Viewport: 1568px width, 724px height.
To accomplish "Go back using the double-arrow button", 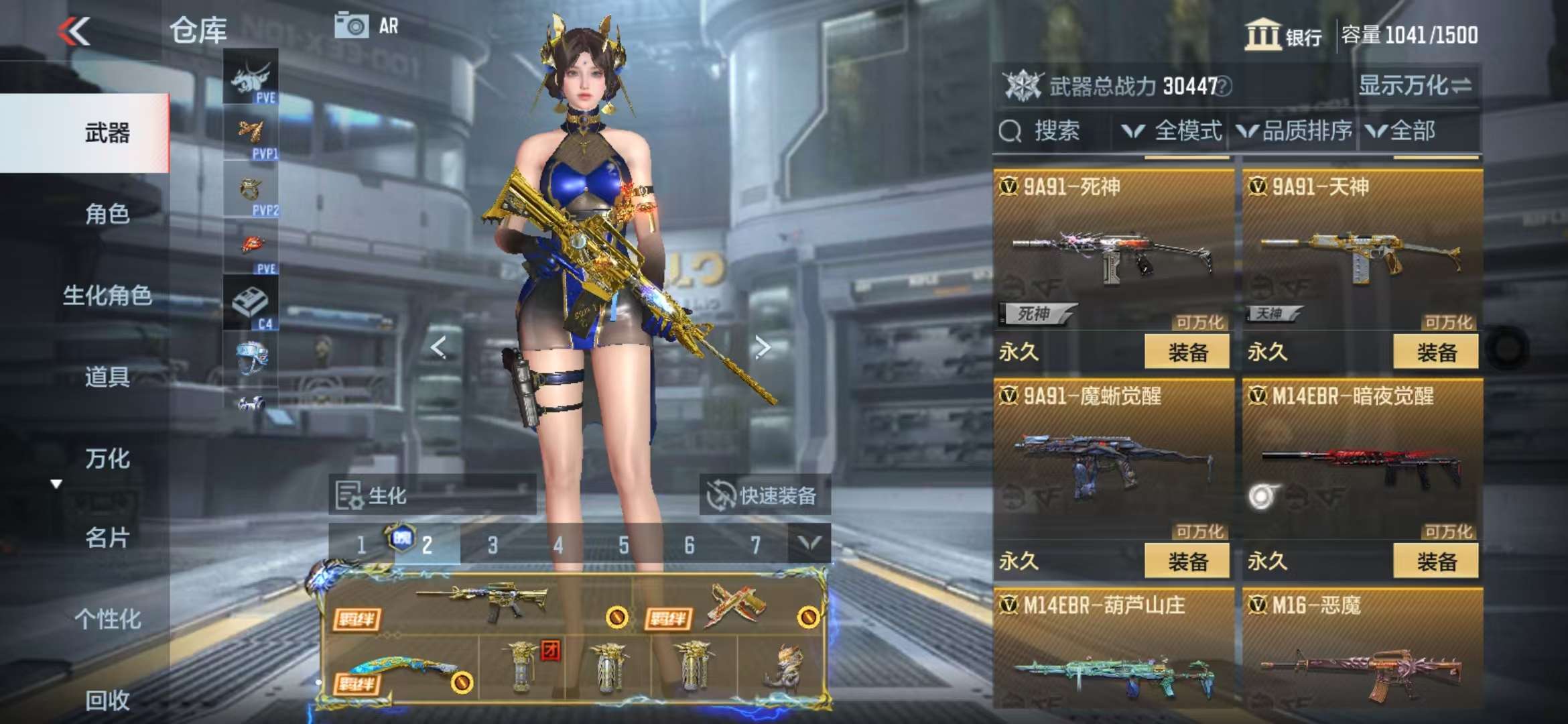I will (x=74, y=31).
